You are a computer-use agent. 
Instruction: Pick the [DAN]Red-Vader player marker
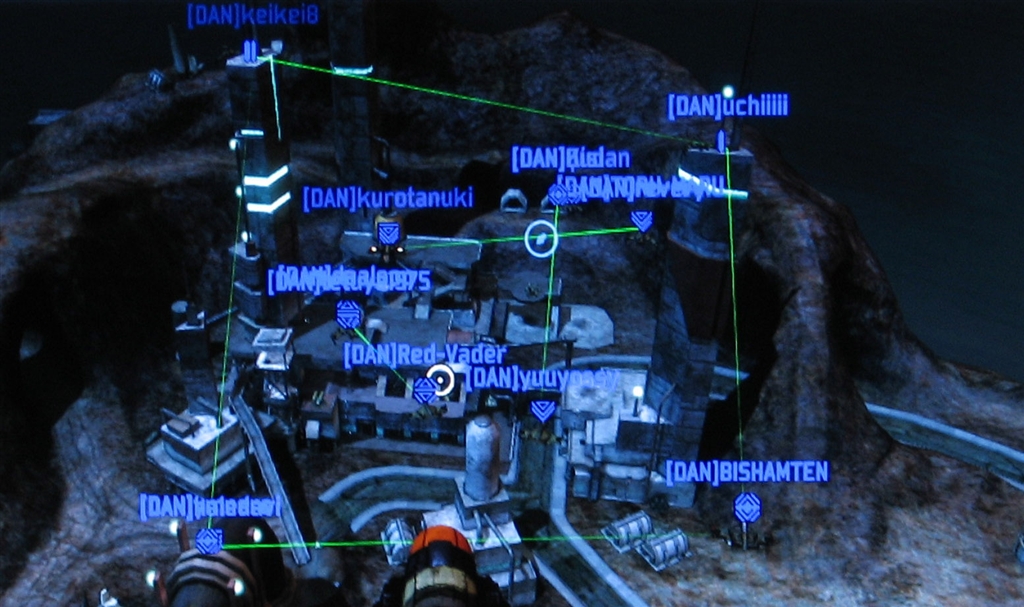tap(424, 388)
